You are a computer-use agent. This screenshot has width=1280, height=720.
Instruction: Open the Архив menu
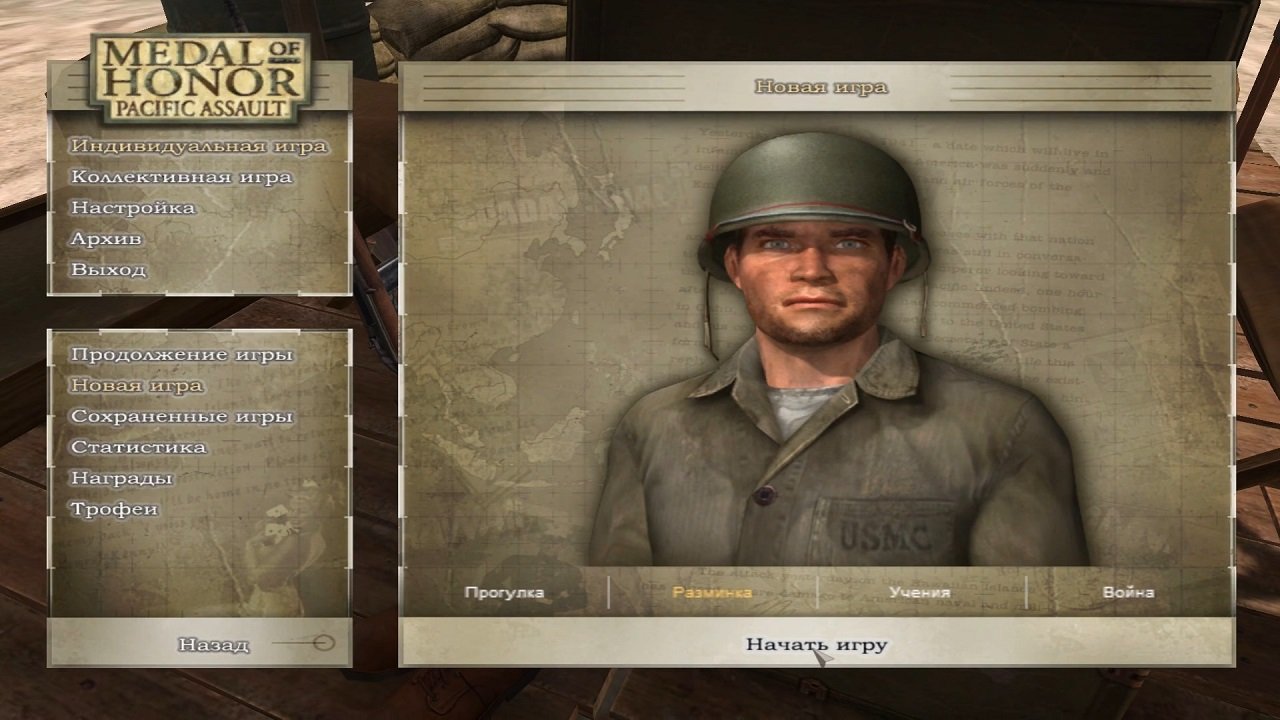[107, 239]
